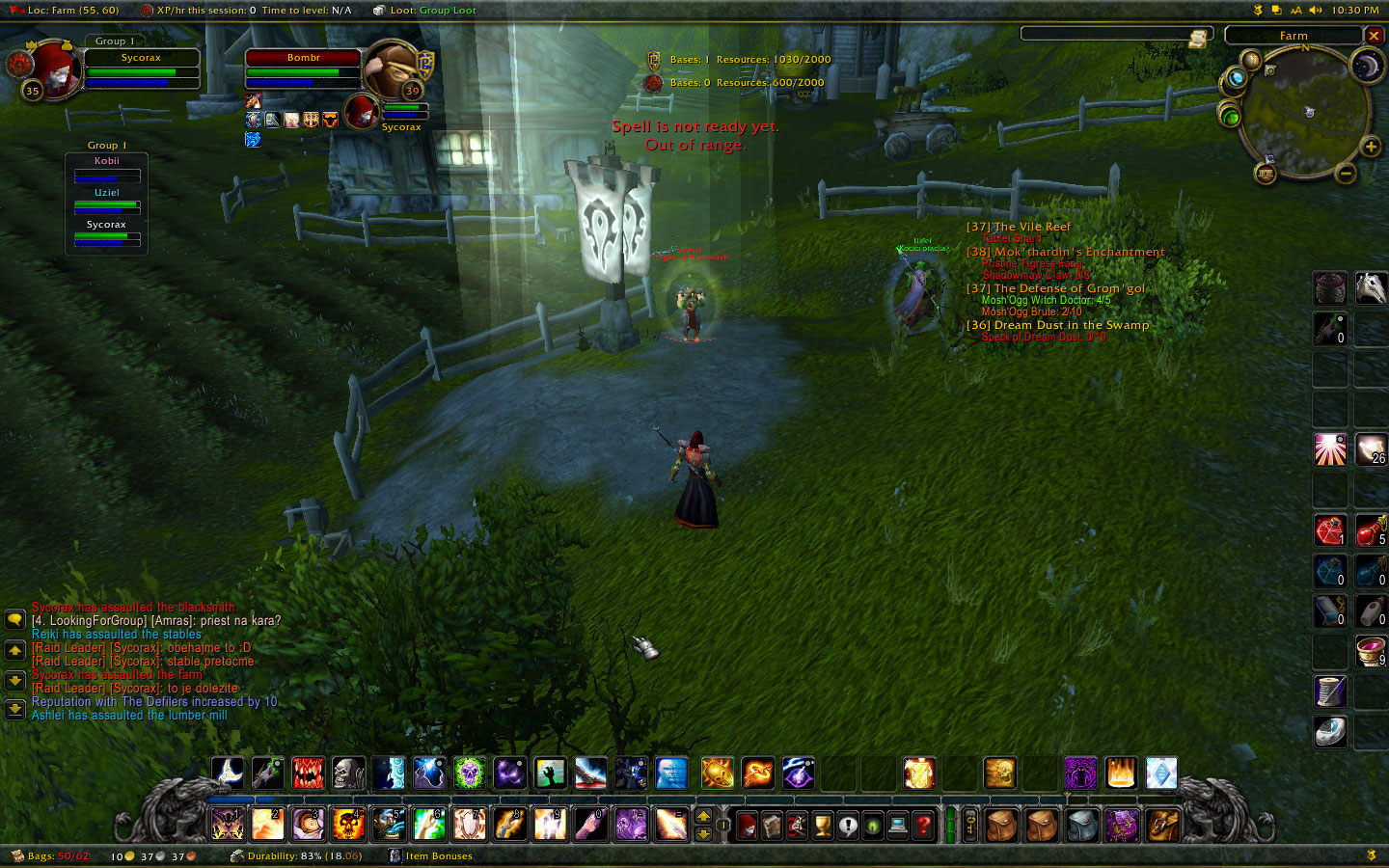
Task: Open the chat speech bubble menu button
Action: [14, 619]
